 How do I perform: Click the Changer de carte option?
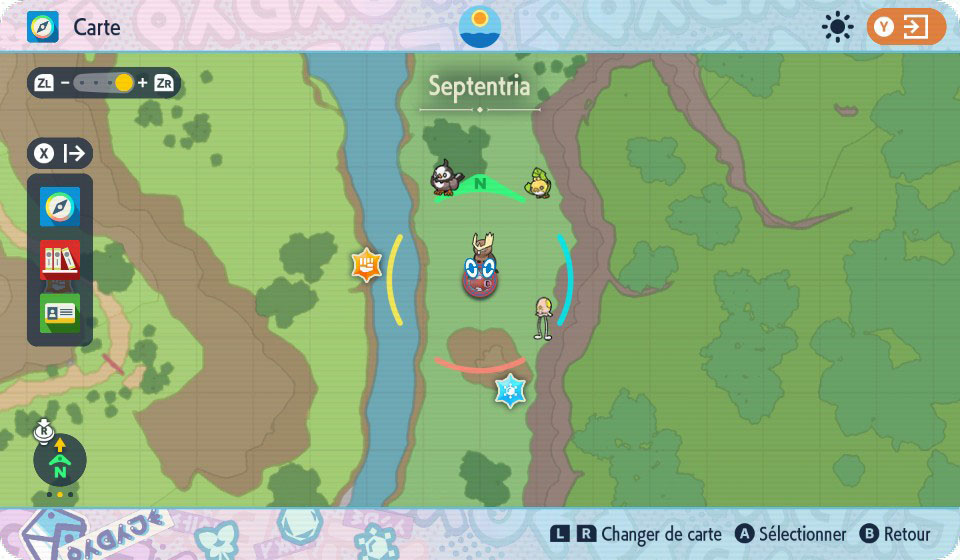point(648,534)
